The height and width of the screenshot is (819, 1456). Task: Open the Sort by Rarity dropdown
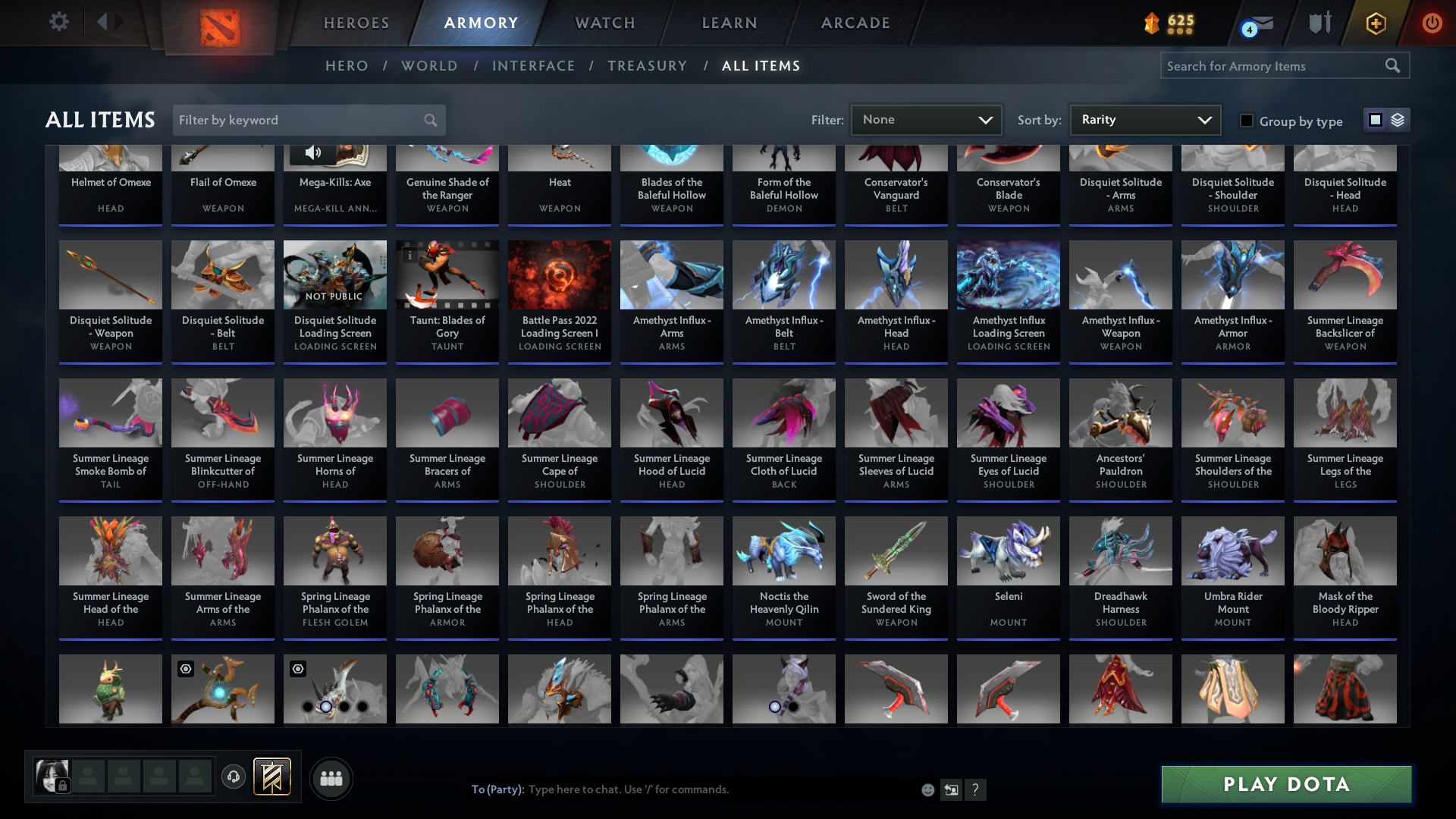[1144, 119]
